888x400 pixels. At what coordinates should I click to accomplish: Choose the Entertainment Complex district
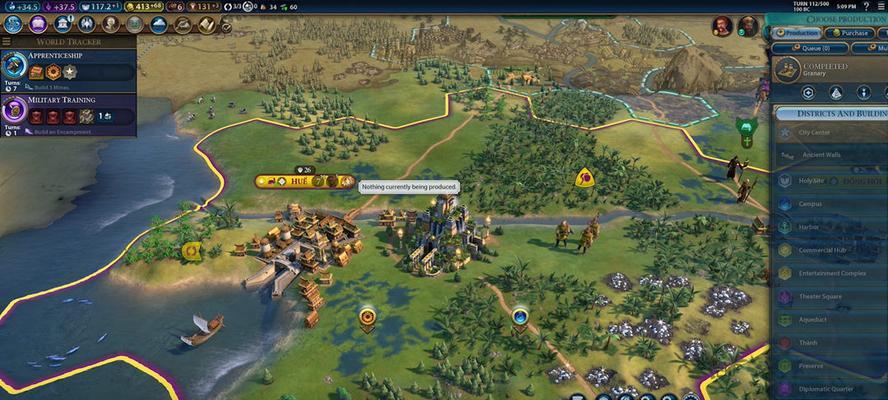coord(828,273)
